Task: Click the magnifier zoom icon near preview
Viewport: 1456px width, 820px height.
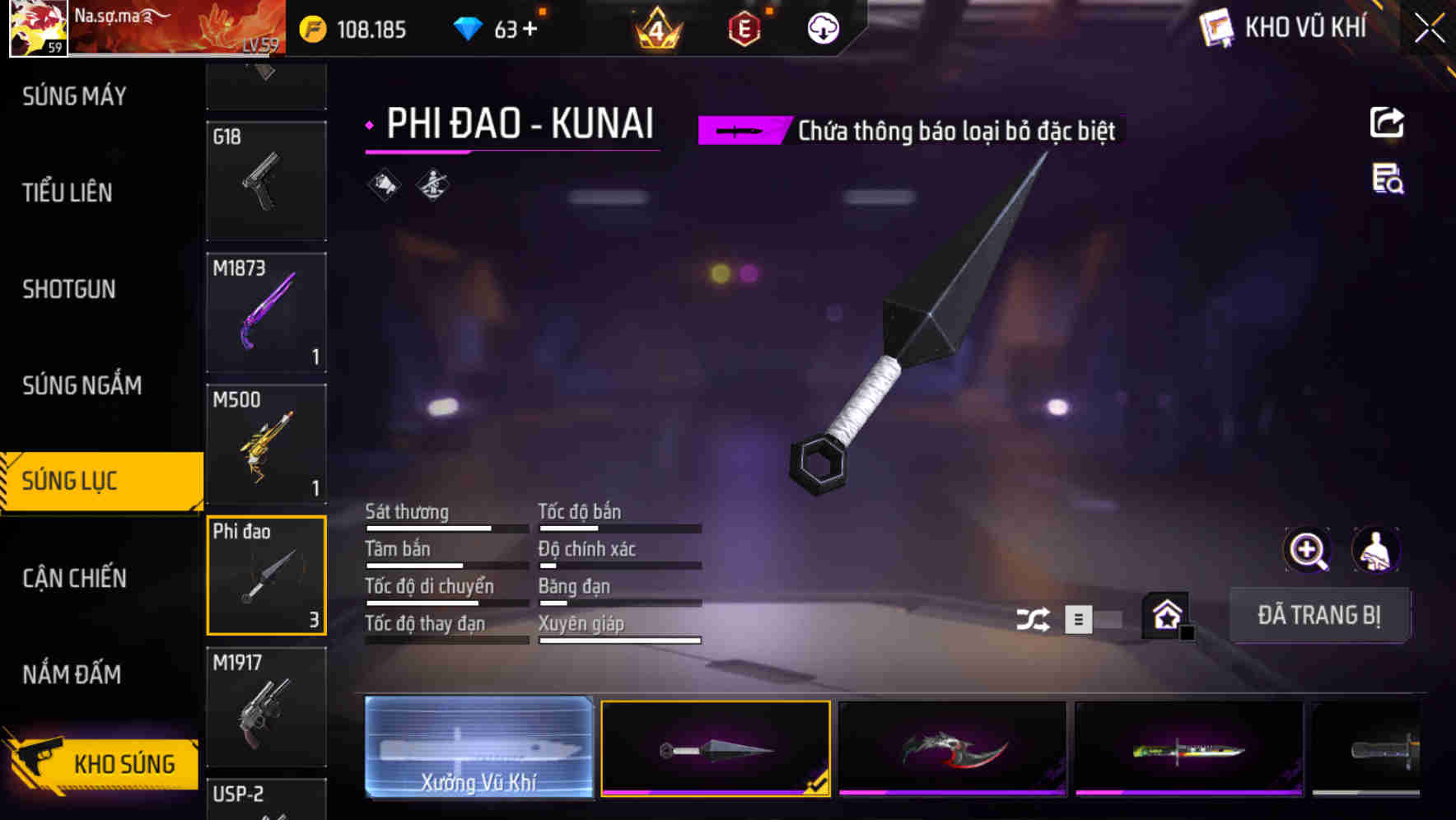Action: point(1308,550)
